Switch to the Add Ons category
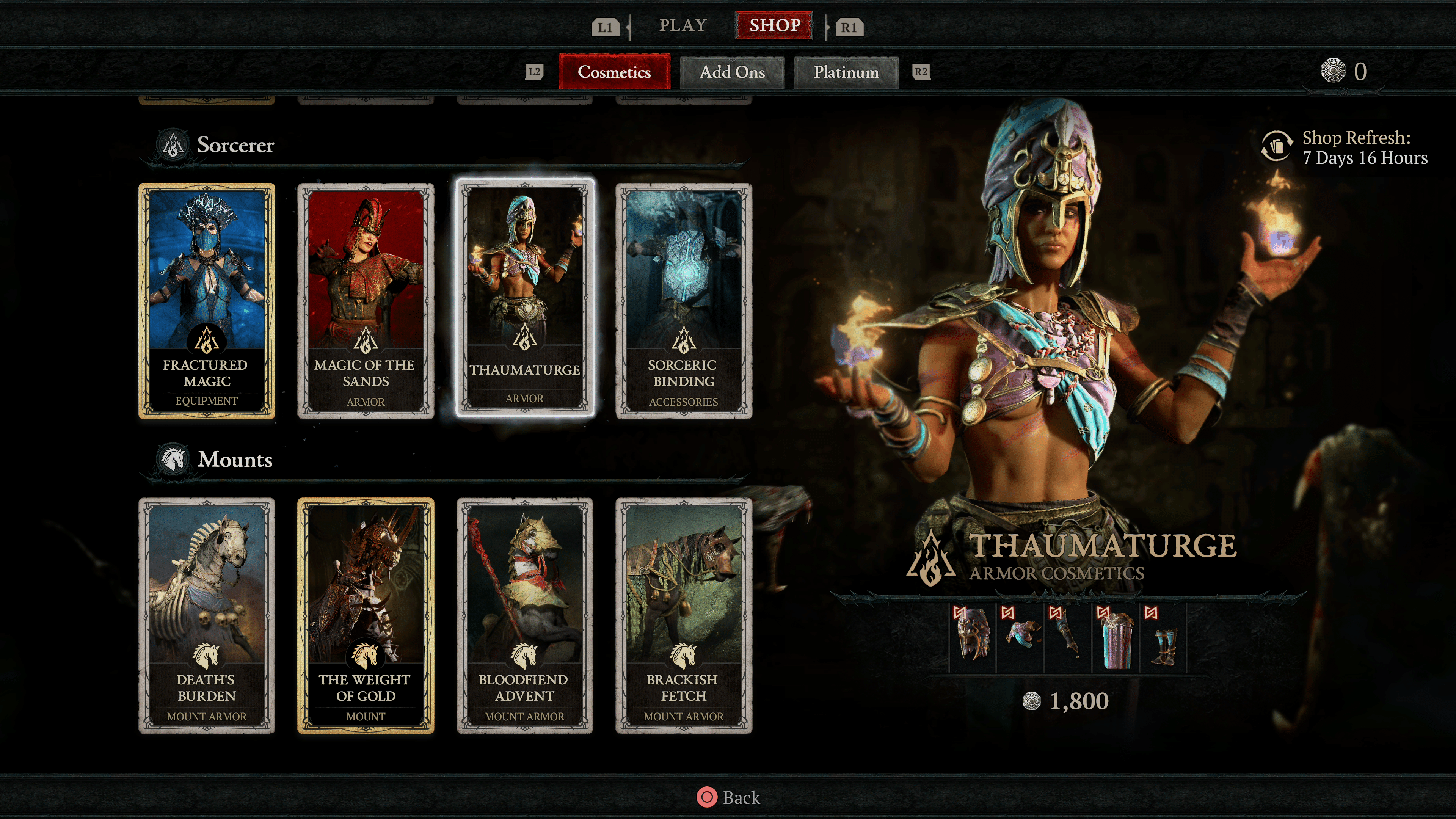Viewport: 1456px width, 819px height. (732, 72)
